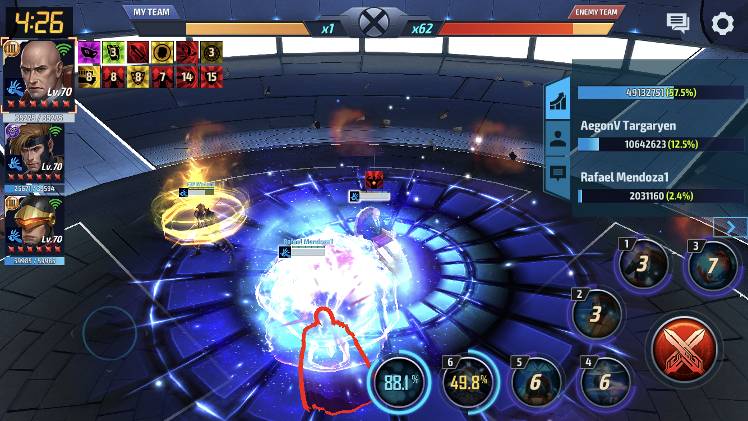Open the settings gear menu
Screen dimensions: 748x421
pyautogui.click(x=722, y=24)
